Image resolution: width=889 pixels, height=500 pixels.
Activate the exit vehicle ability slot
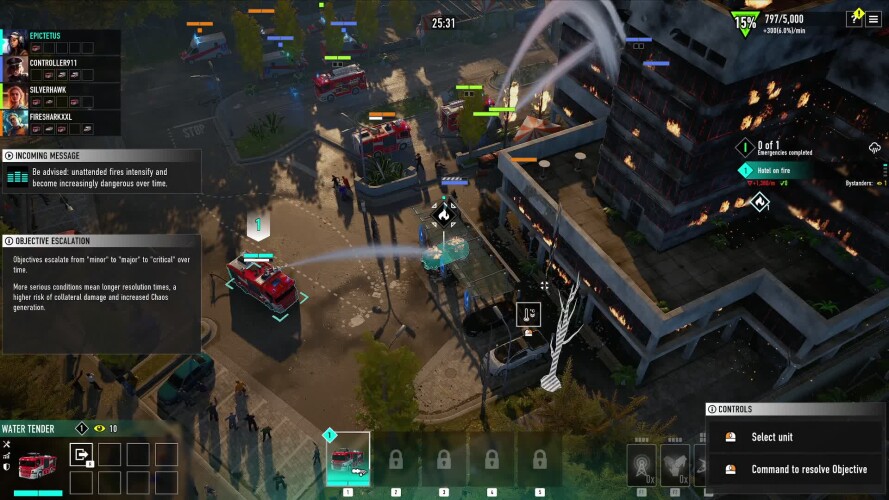(x=81, y=455)
